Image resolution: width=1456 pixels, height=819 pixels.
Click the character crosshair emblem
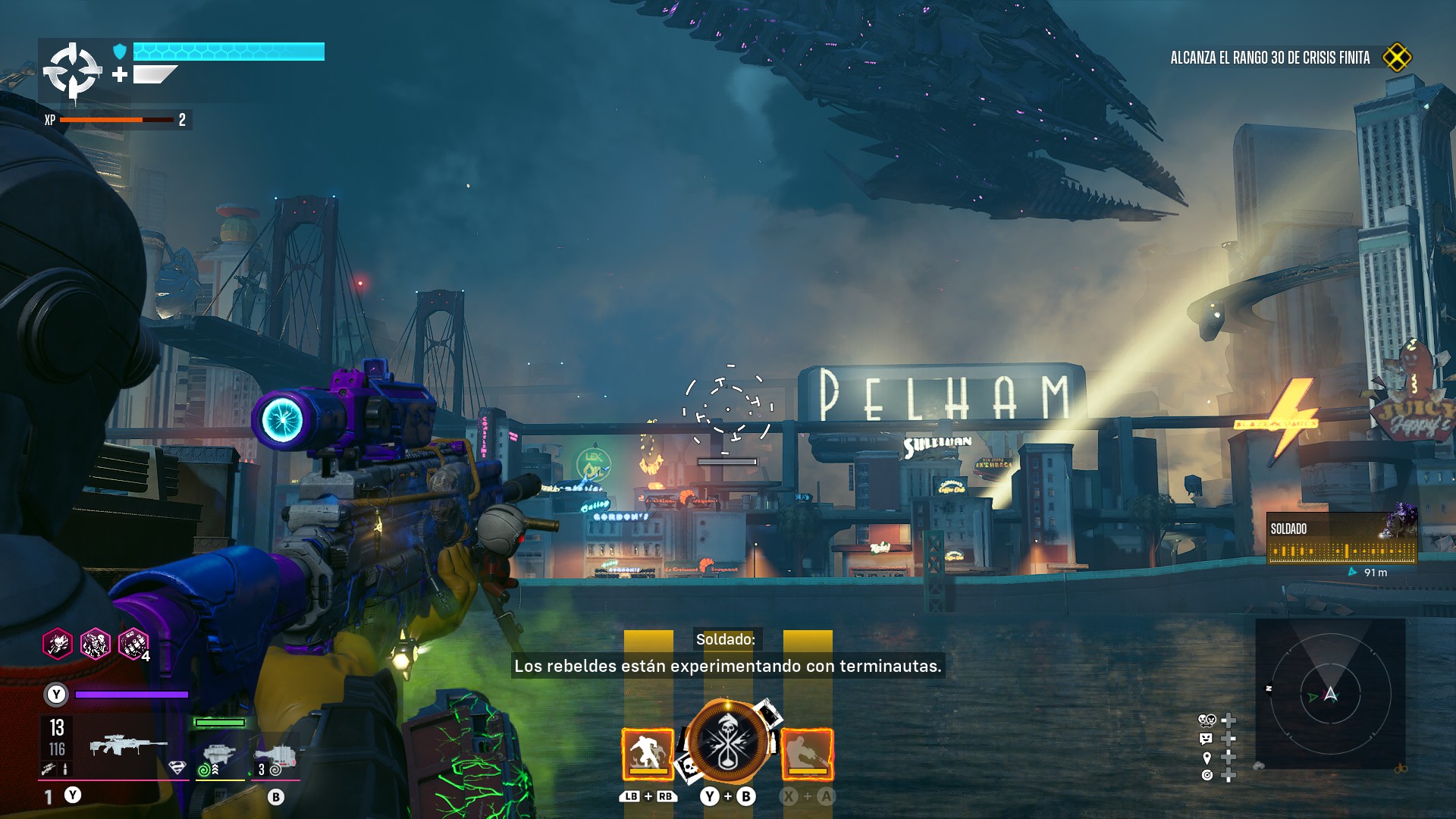coord(72,71)
